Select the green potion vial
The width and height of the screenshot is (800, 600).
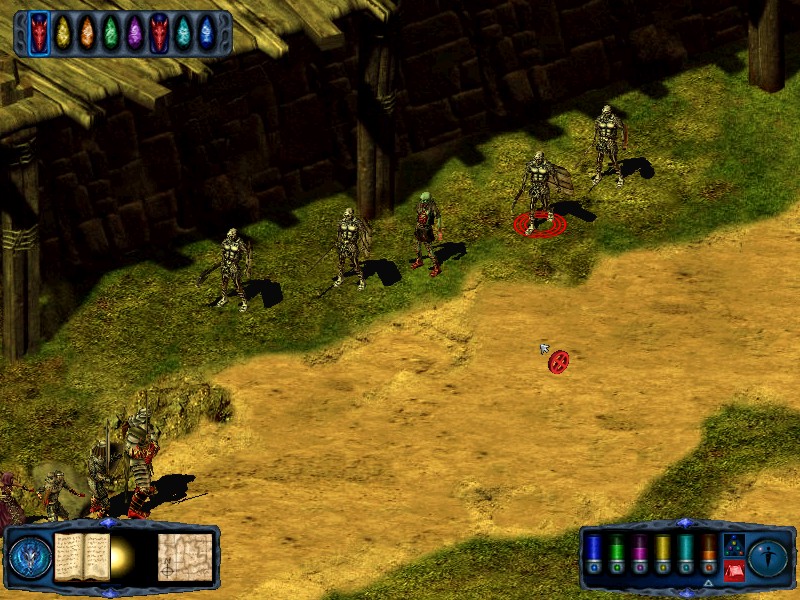tap(616, 548)
